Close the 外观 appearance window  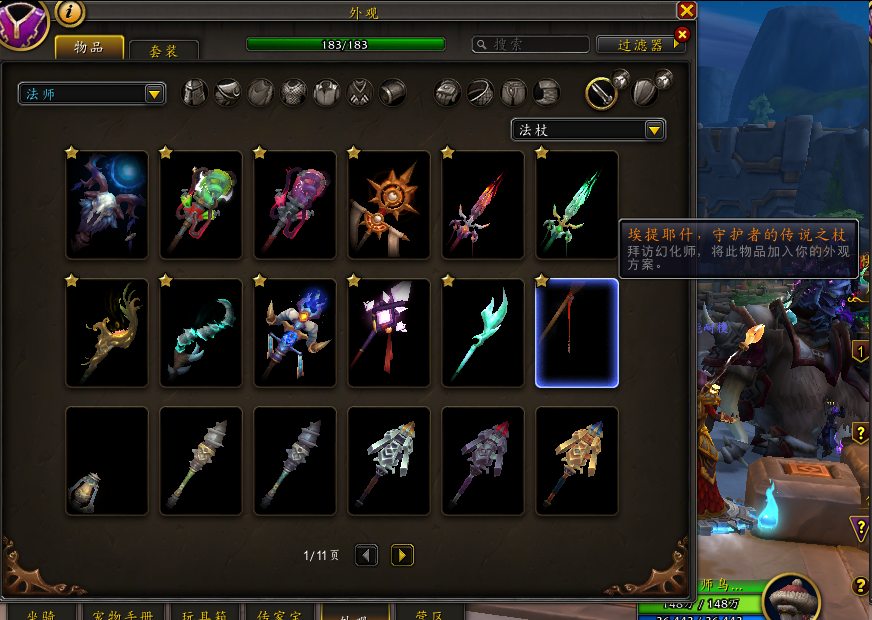pyautogui.click(x=686, y=11)
